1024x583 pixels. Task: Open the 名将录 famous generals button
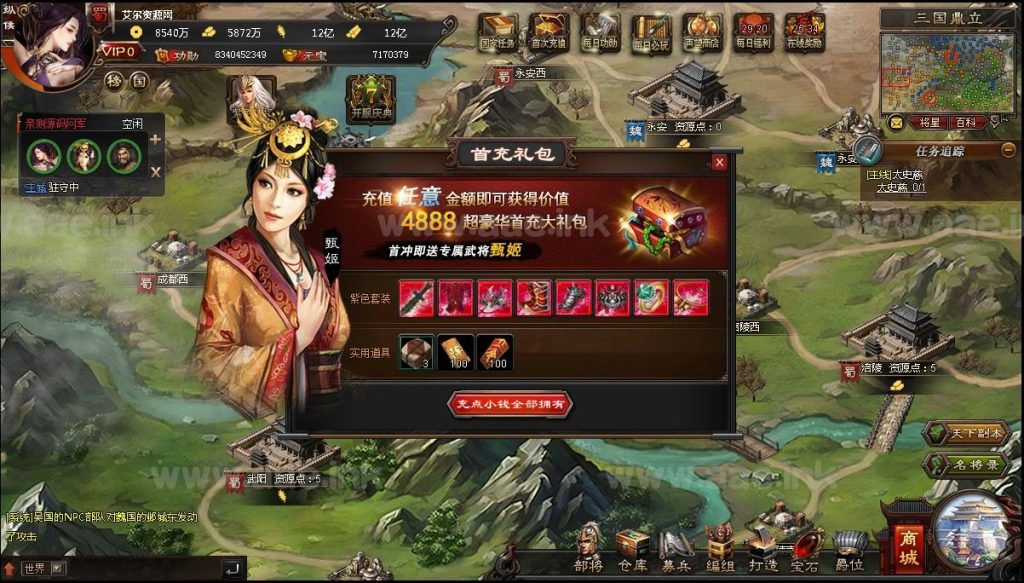tap(966, 465)
